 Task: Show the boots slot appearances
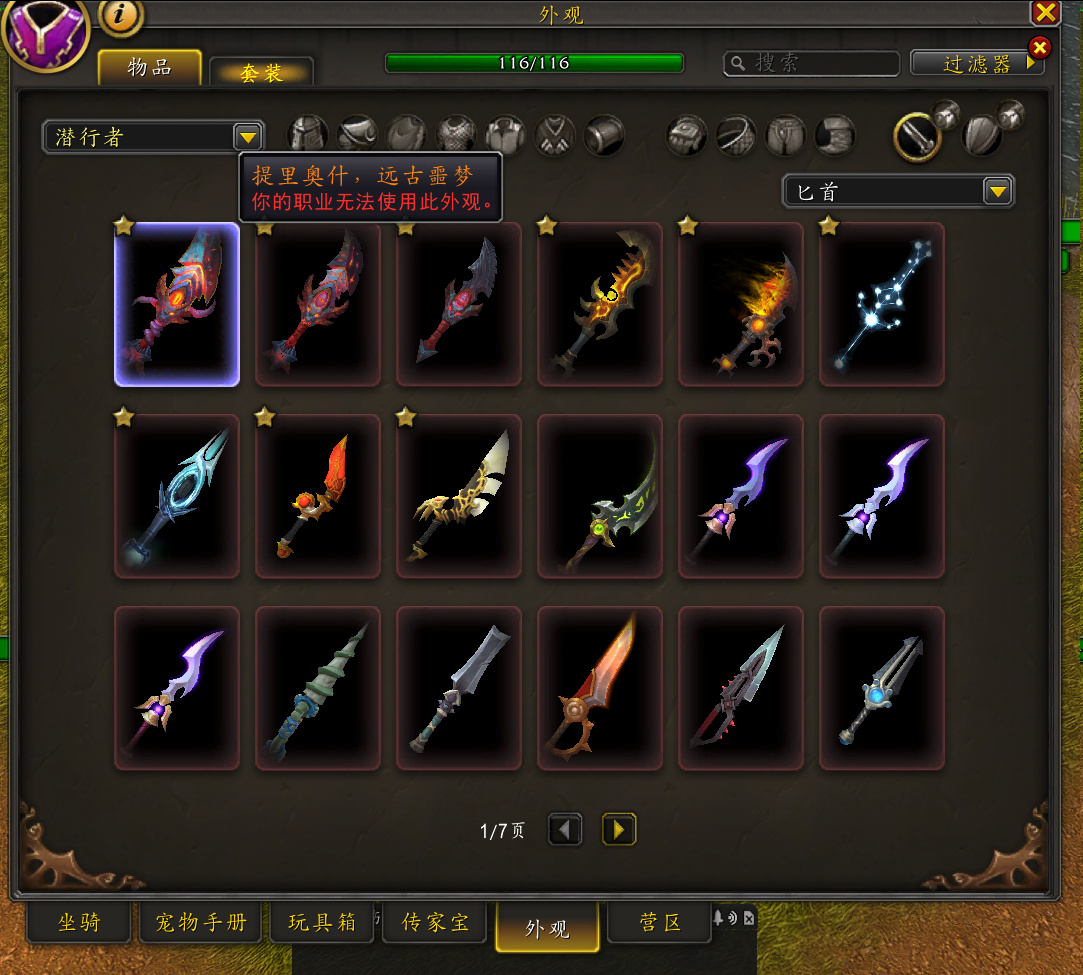click(835, 135)
